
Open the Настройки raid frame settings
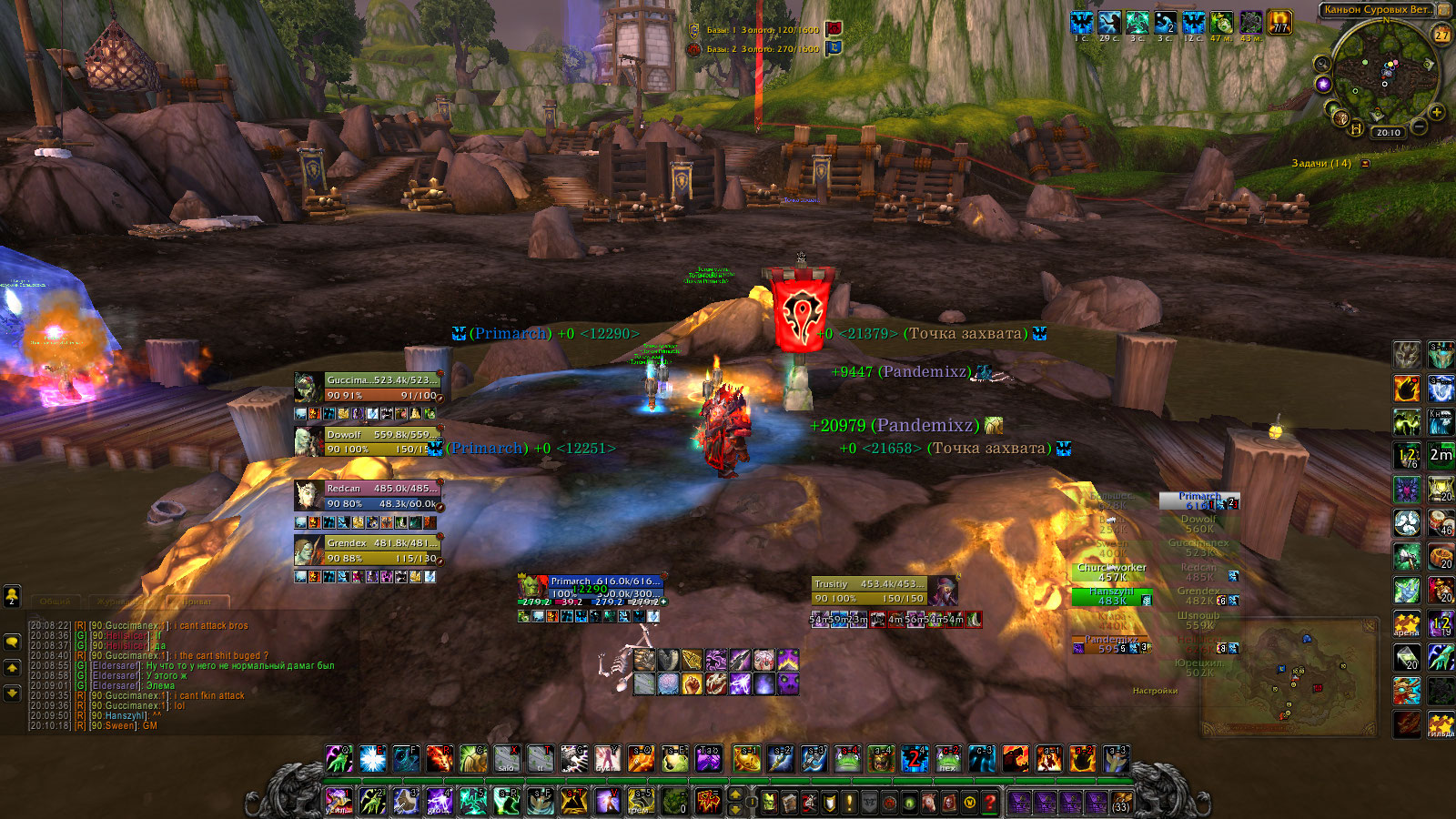pyautogui.click(x=1155, y=691)
